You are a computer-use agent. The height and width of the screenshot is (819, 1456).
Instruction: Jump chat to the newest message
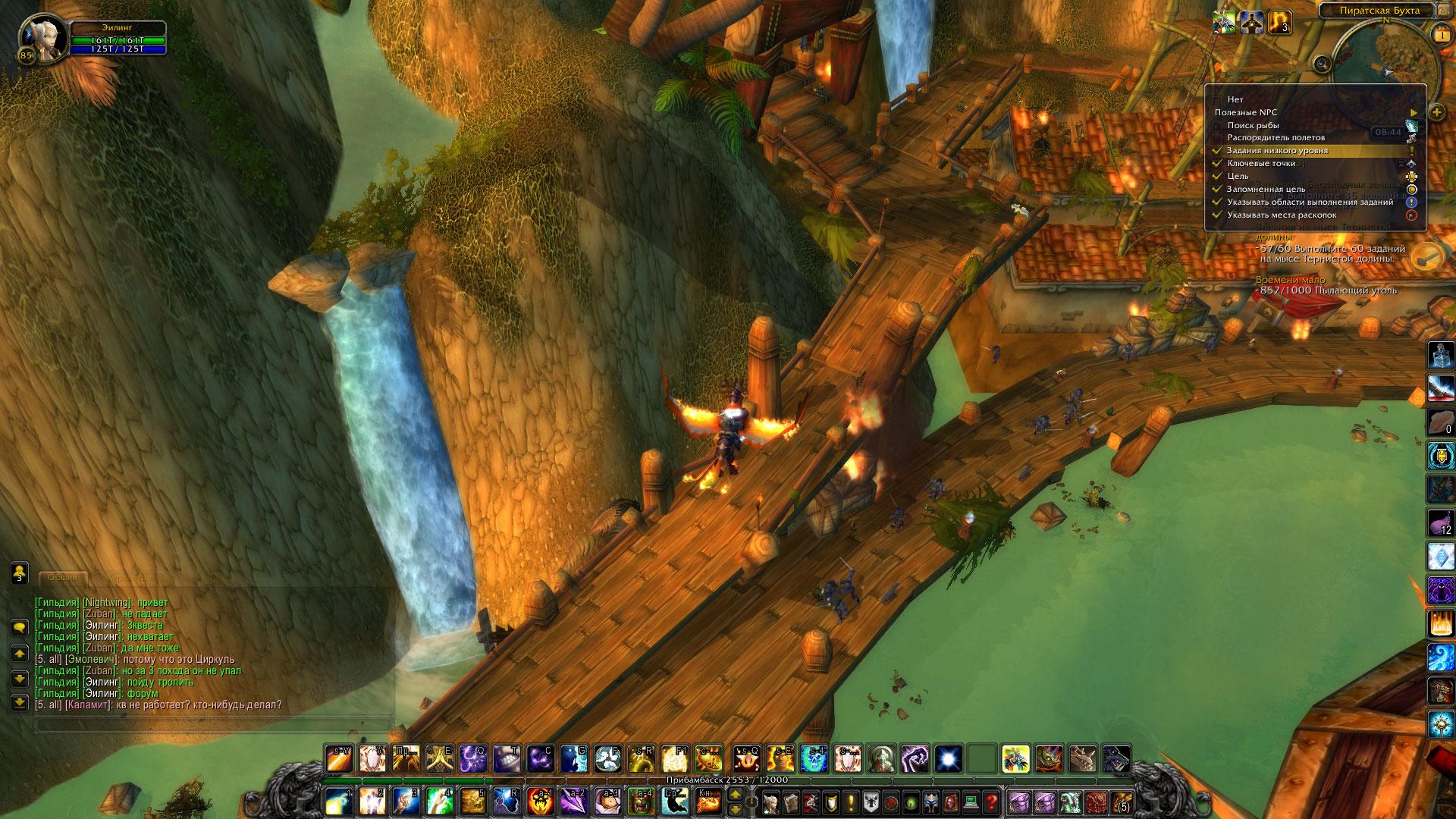point(20,704)
